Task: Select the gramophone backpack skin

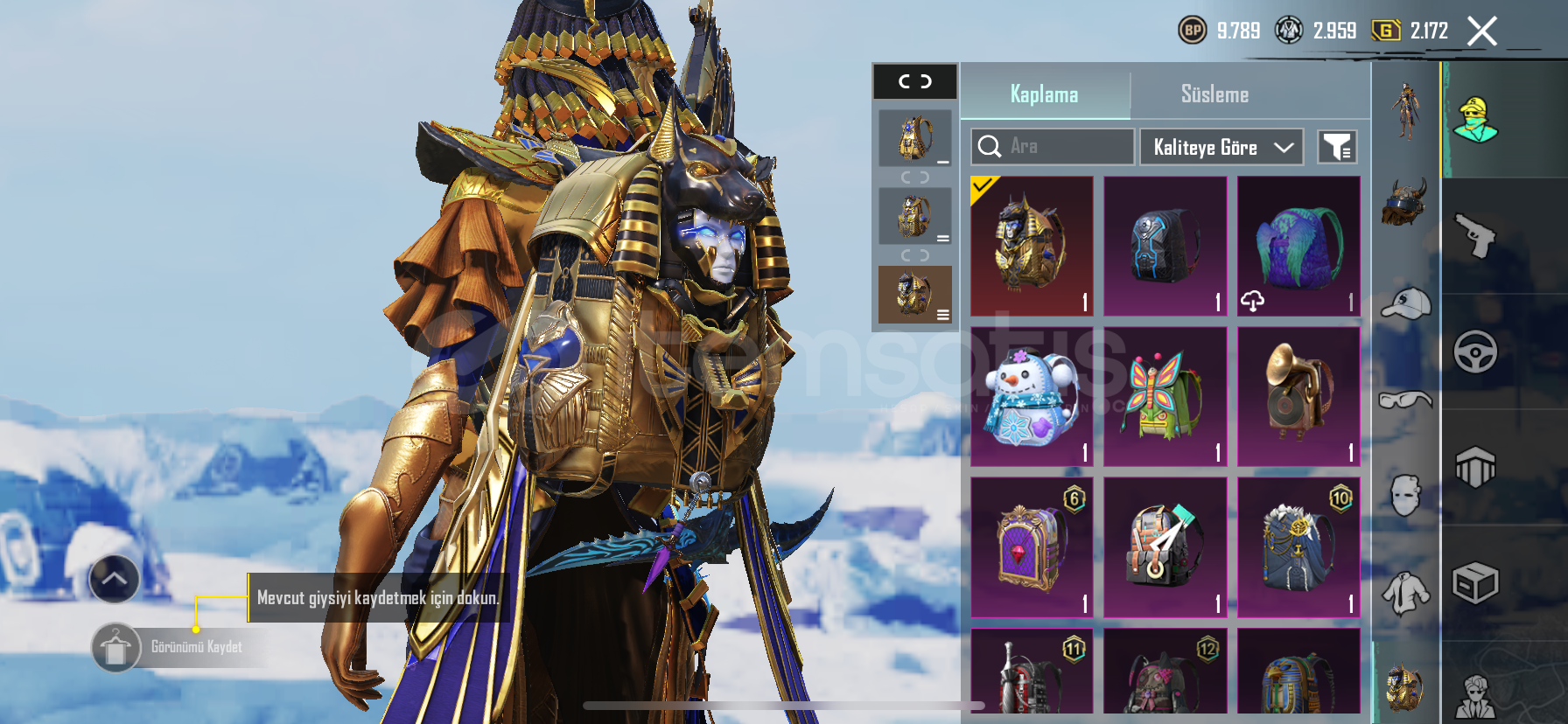Action: [x=1298, y=397]
